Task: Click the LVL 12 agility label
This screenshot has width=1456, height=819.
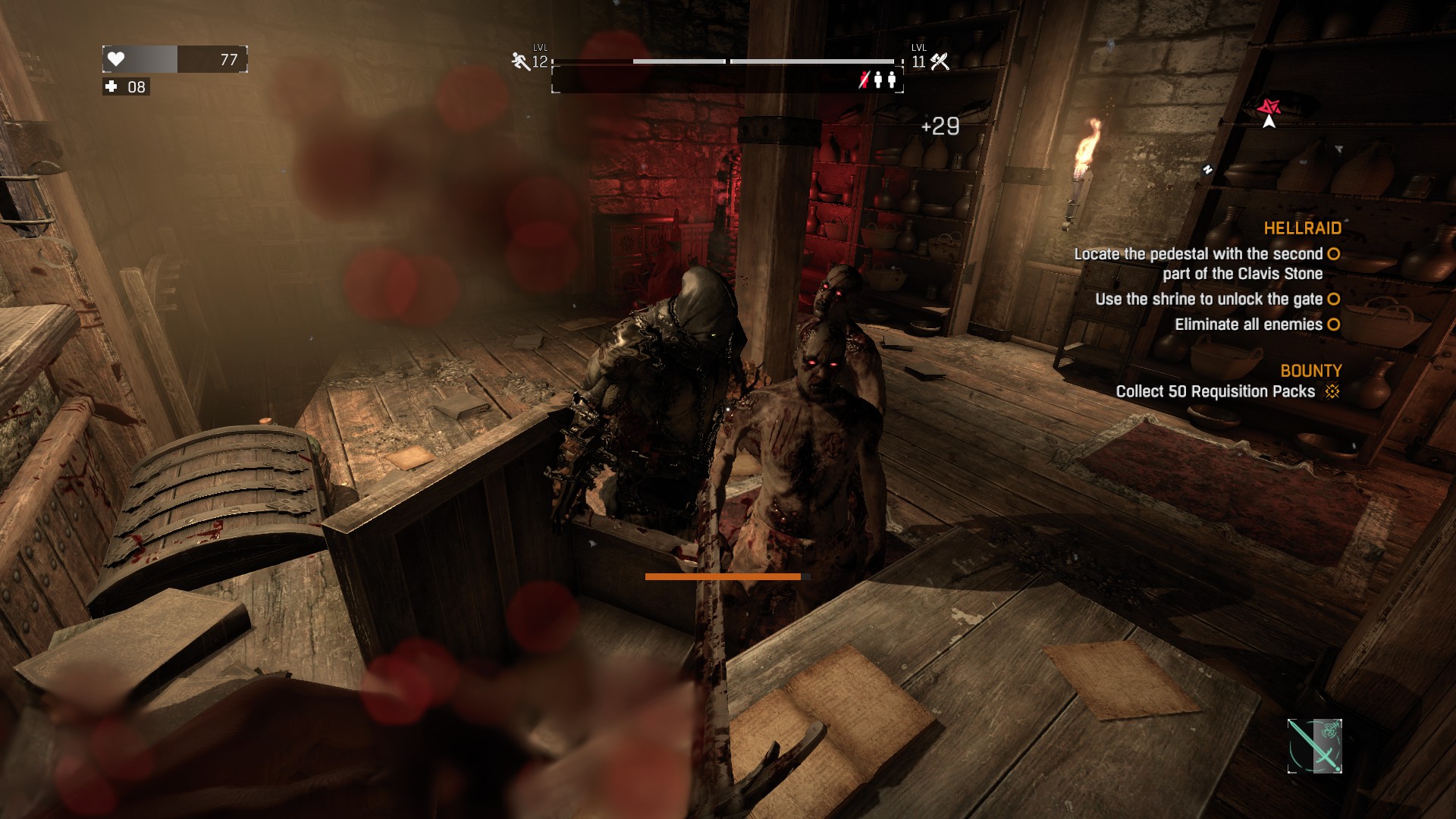Action: (541, 61)
